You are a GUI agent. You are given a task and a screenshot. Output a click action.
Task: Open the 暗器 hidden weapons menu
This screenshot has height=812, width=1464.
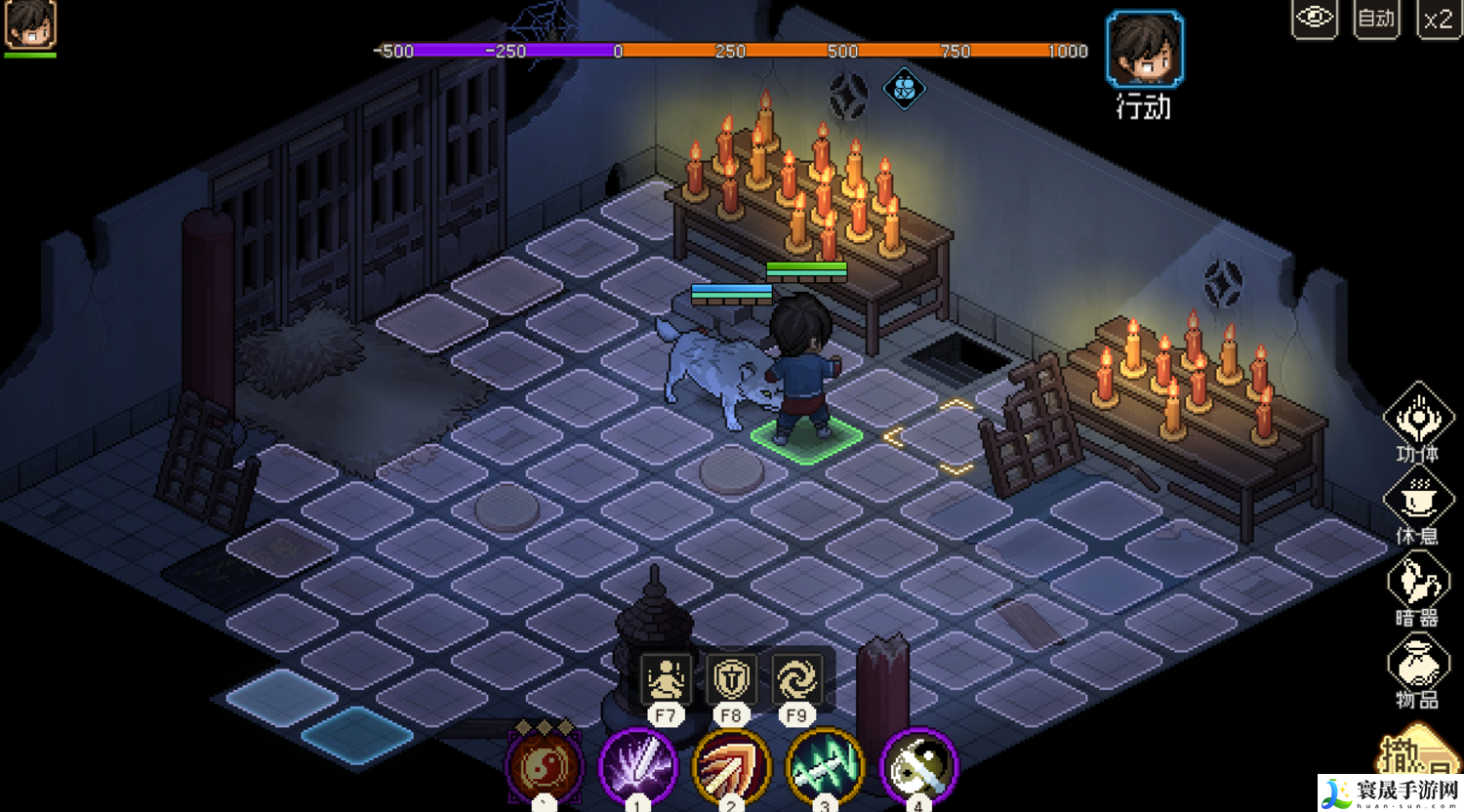[x=1417, y=583]
